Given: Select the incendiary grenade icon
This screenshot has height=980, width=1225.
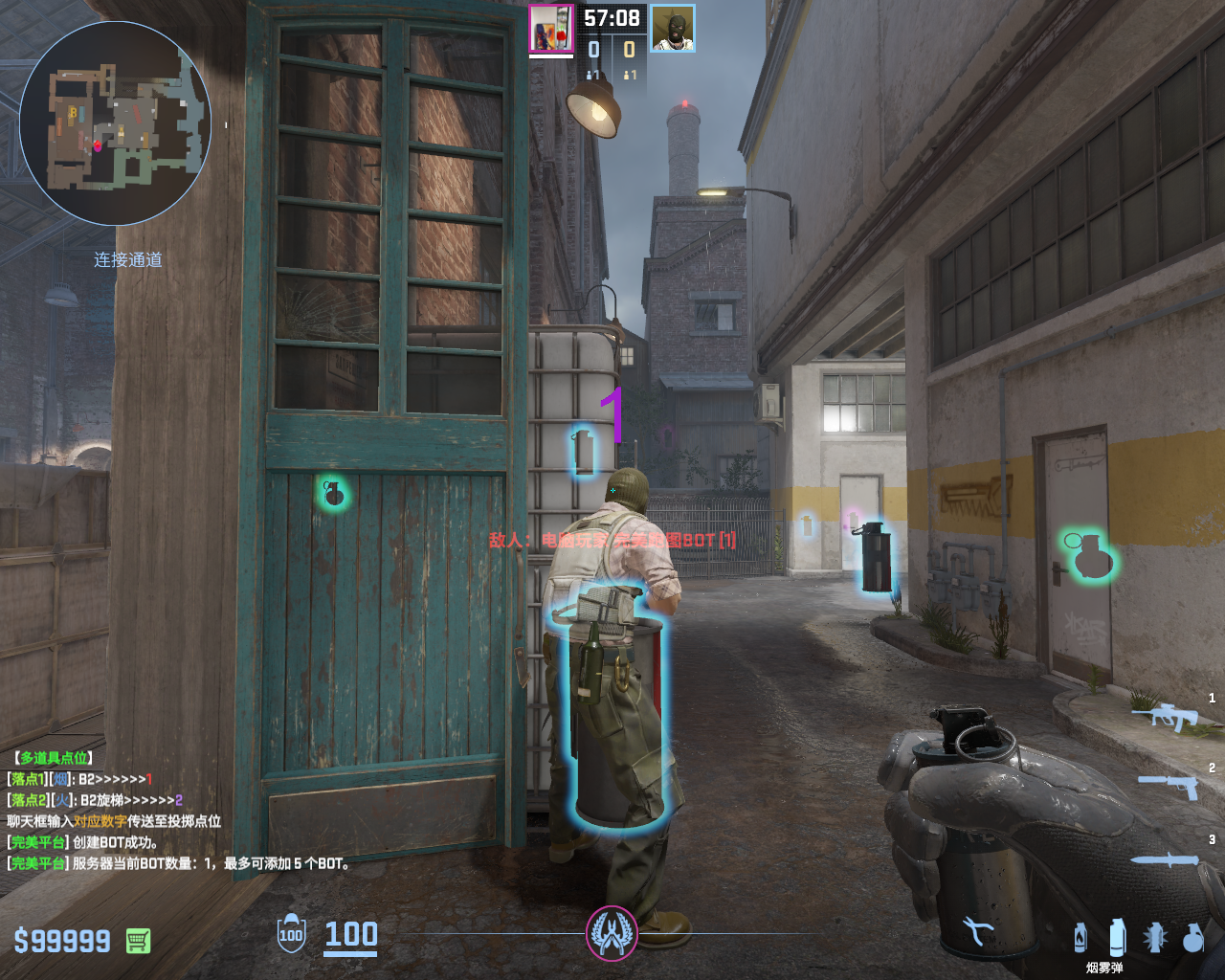Looking at the screenshot, I should click(x=1080, y=938).
